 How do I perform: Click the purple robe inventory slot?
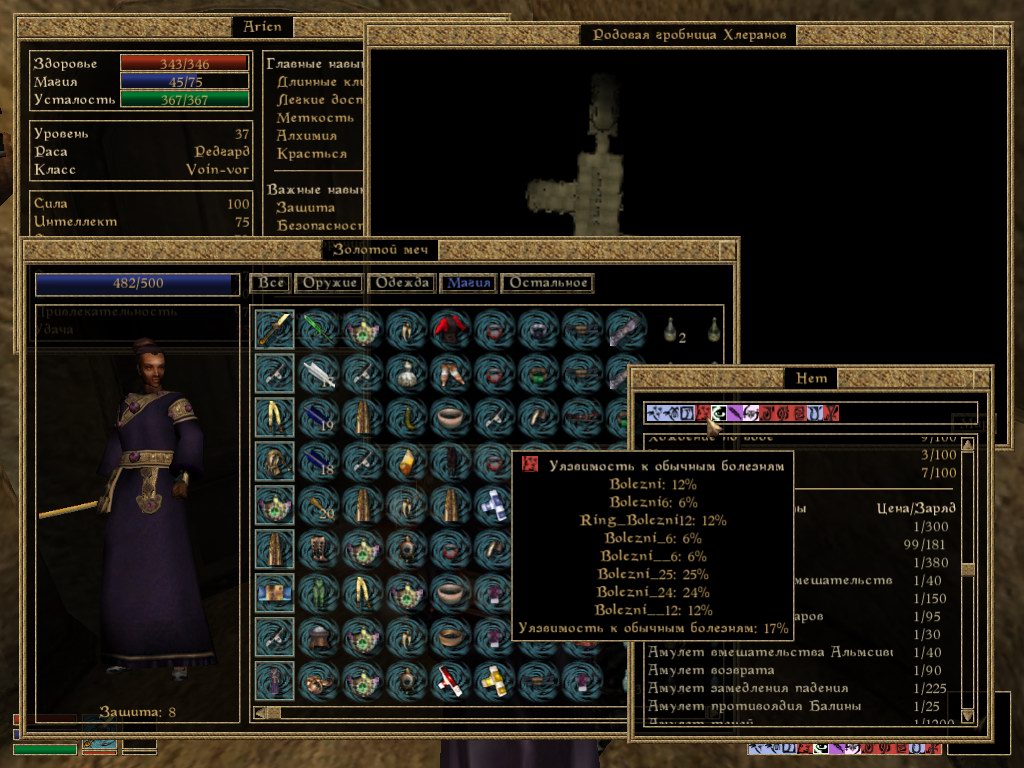(x=274, y=680)
